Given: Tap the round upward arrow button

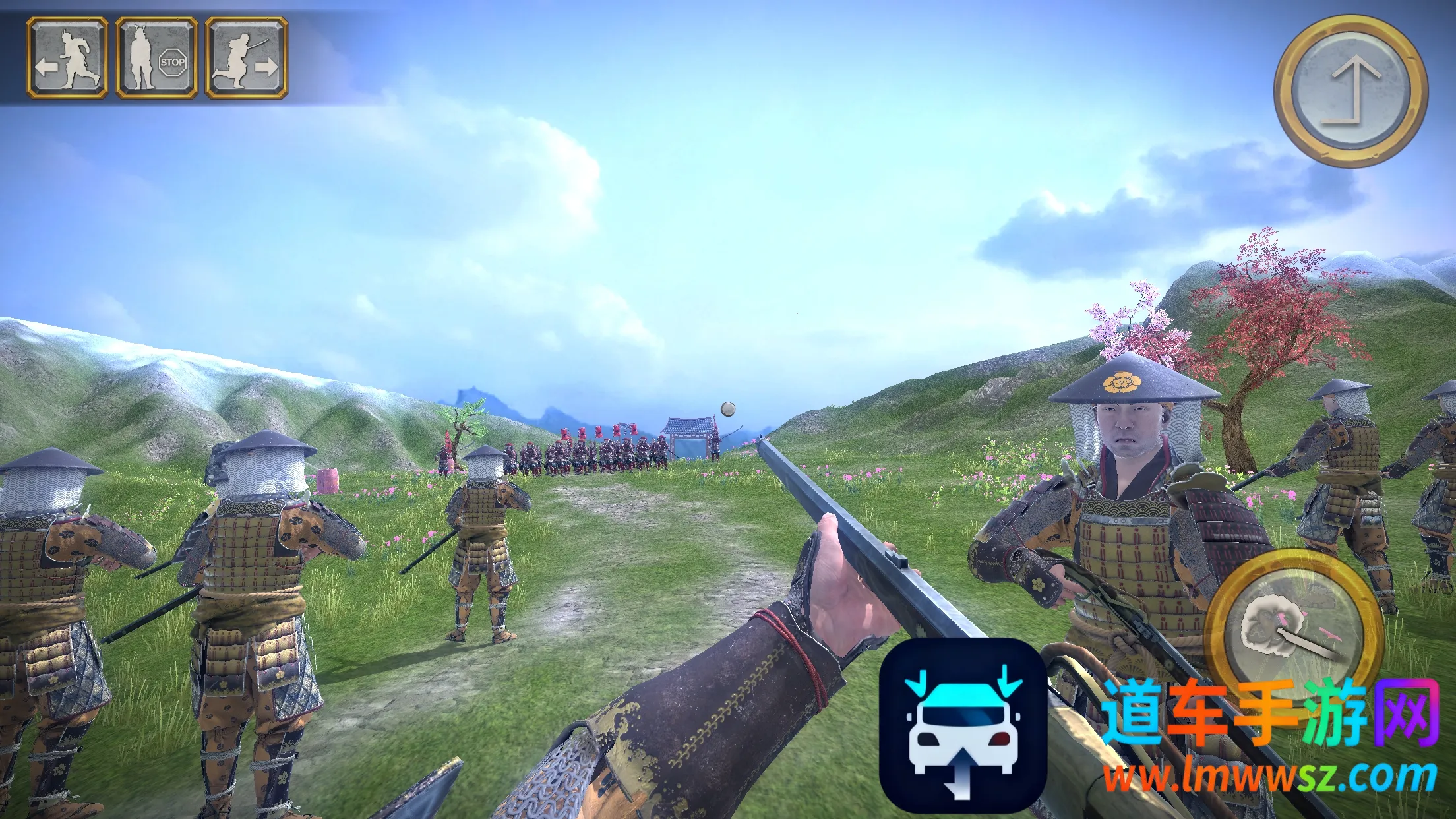Looking at the screenshot, I should point(1350,91).
